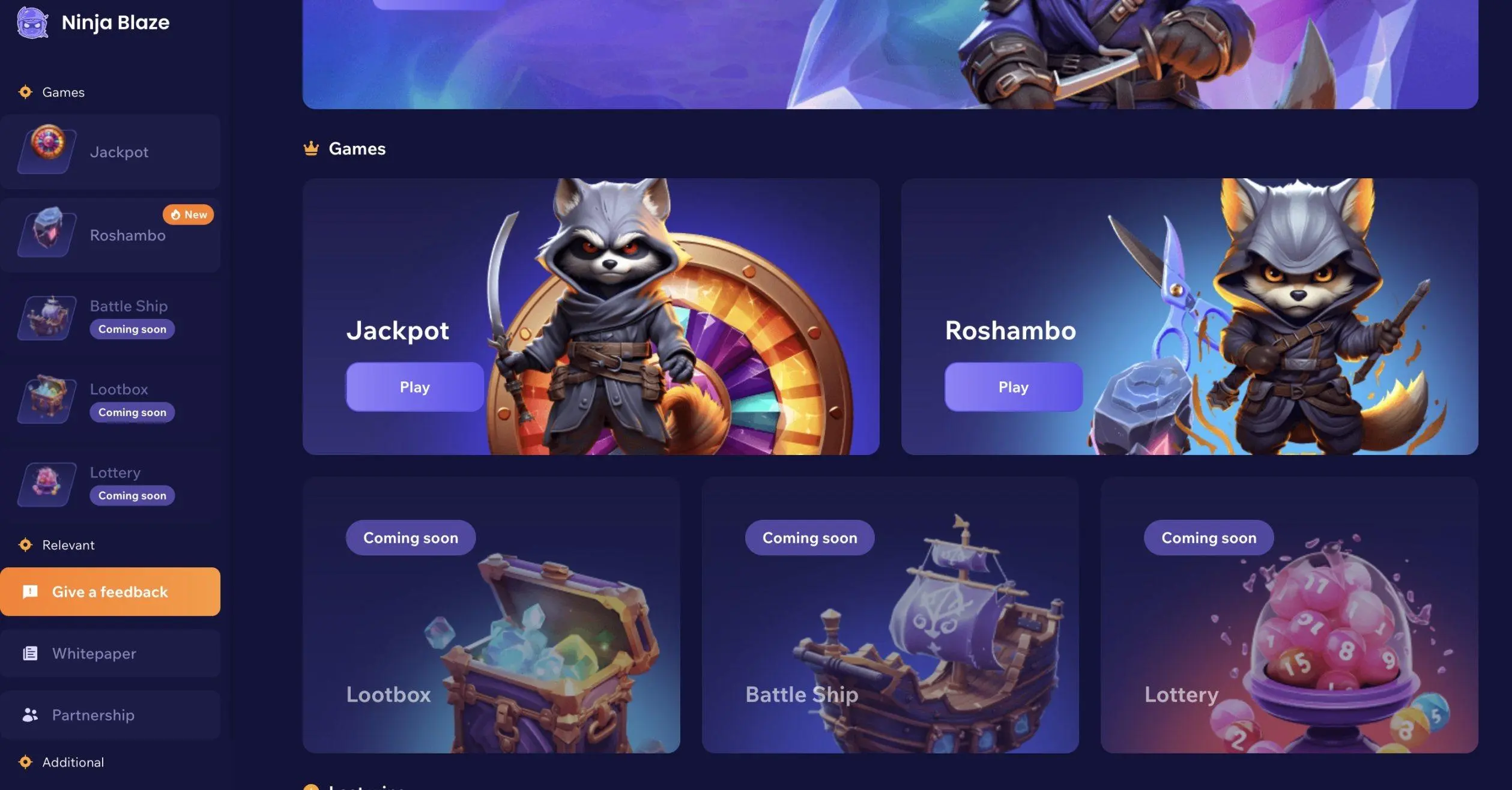This screenshot has height=790, width=1512.
Task: Play the Jackpot game
Action: click(x=414, y=387)
